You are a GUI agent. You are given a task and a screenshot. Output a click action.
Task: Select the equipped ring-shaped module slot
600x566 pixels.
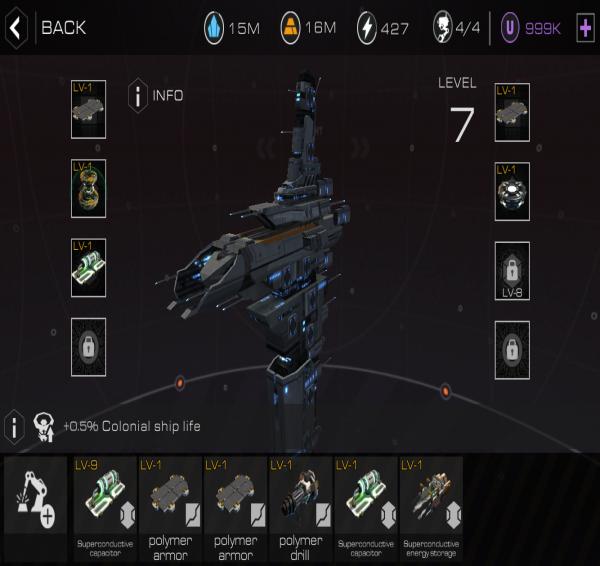pyautogui.click(x=512, y=191)
